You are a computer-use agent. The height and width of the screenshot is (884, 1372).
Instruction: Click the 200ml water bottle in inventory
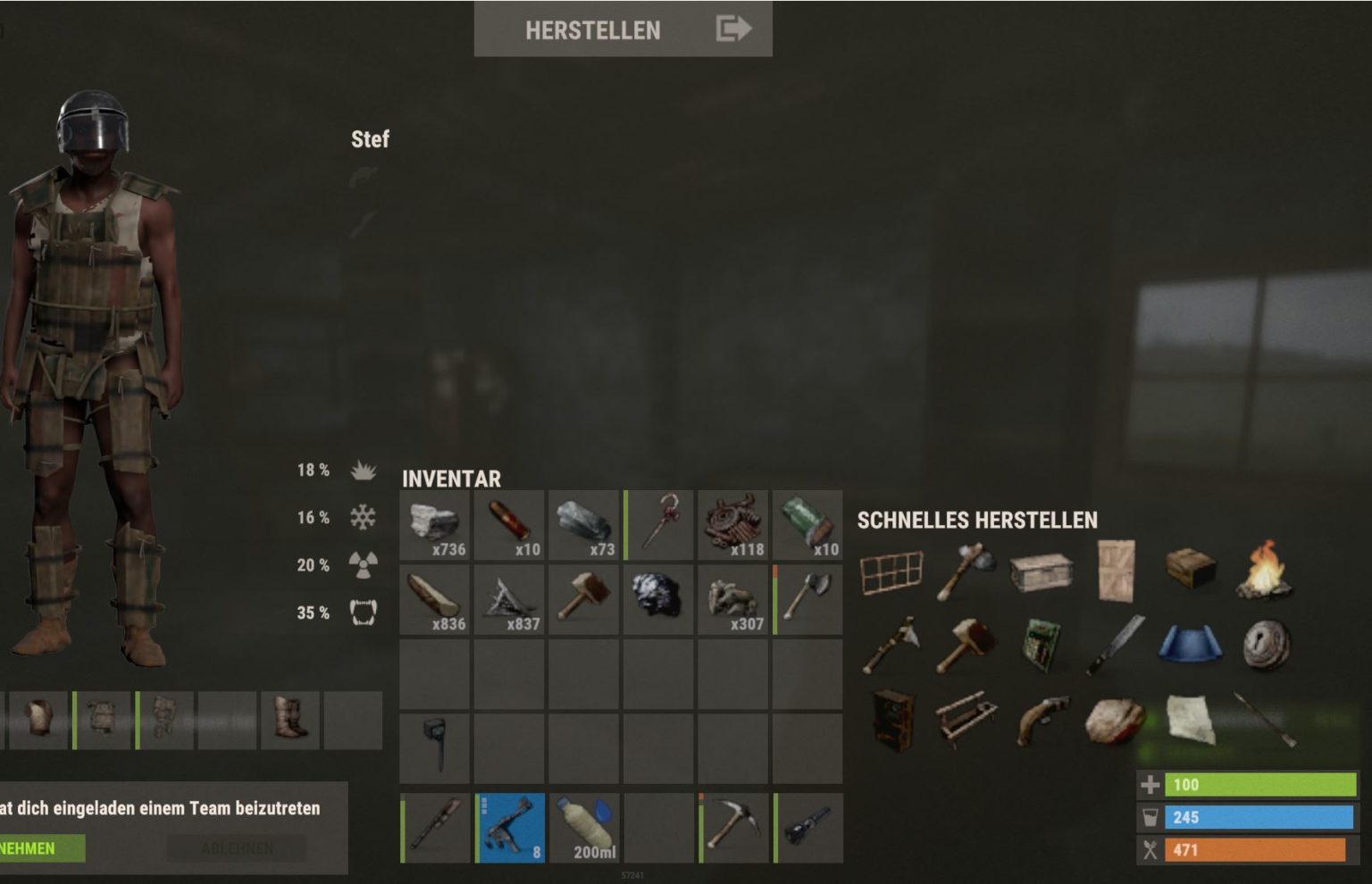coord(582,828)
